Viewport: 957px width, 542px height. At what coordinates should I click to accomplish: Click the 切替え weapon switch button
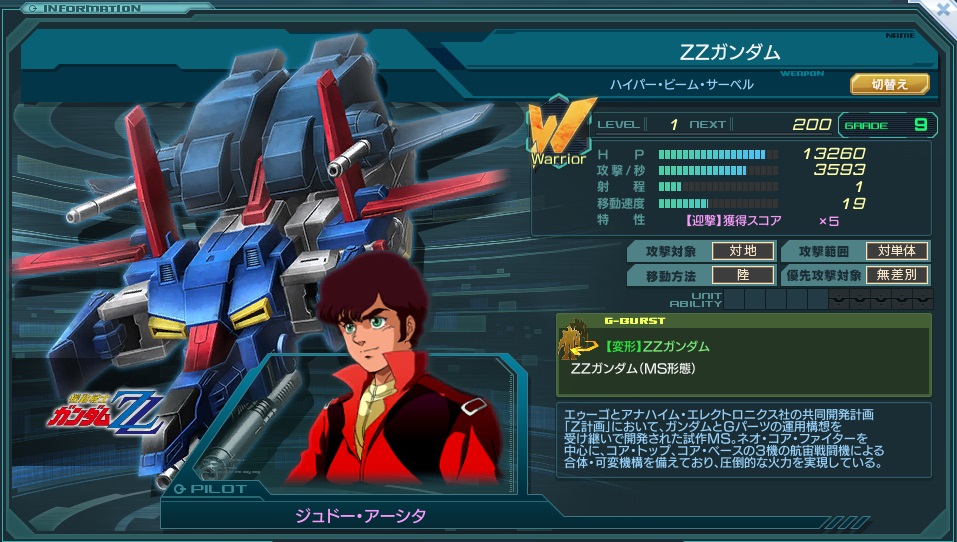pyautogui.click(x=890, y=84)
